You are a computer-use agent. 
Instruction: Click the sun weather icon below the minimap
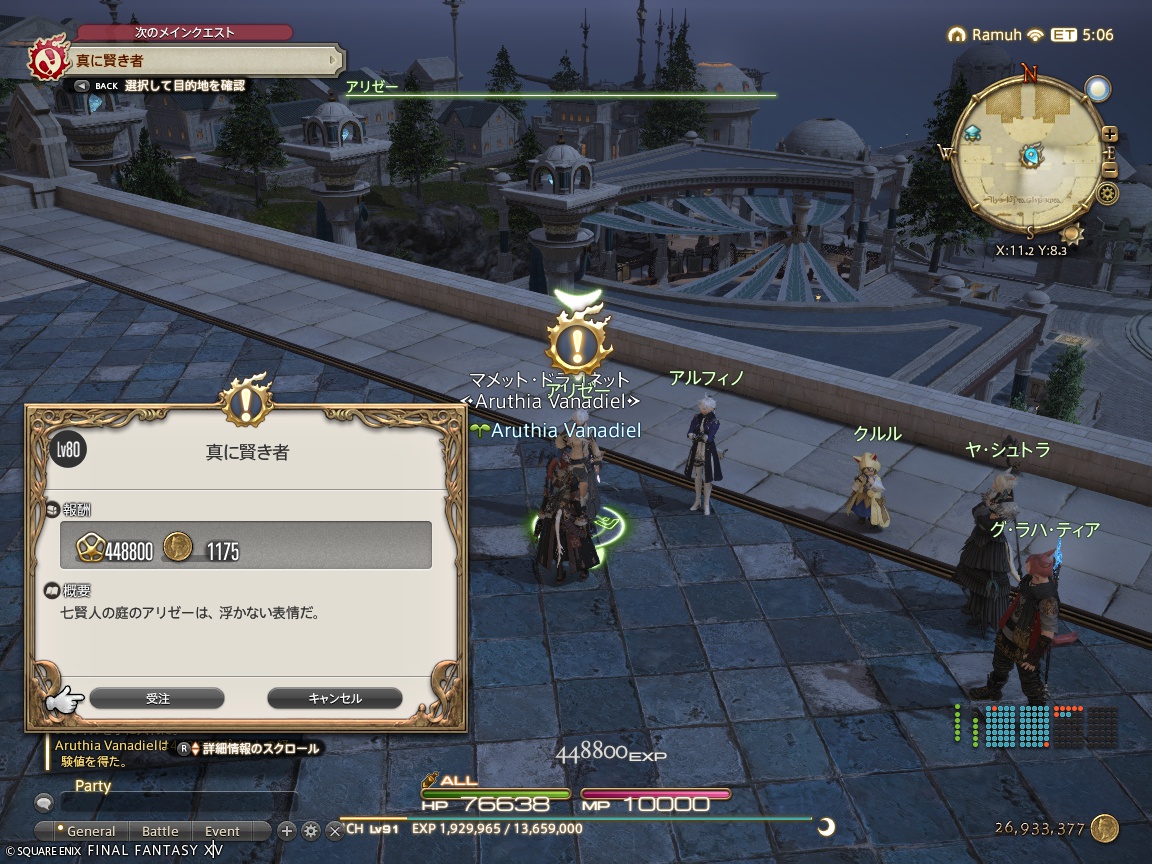[x=1073, y=234]
